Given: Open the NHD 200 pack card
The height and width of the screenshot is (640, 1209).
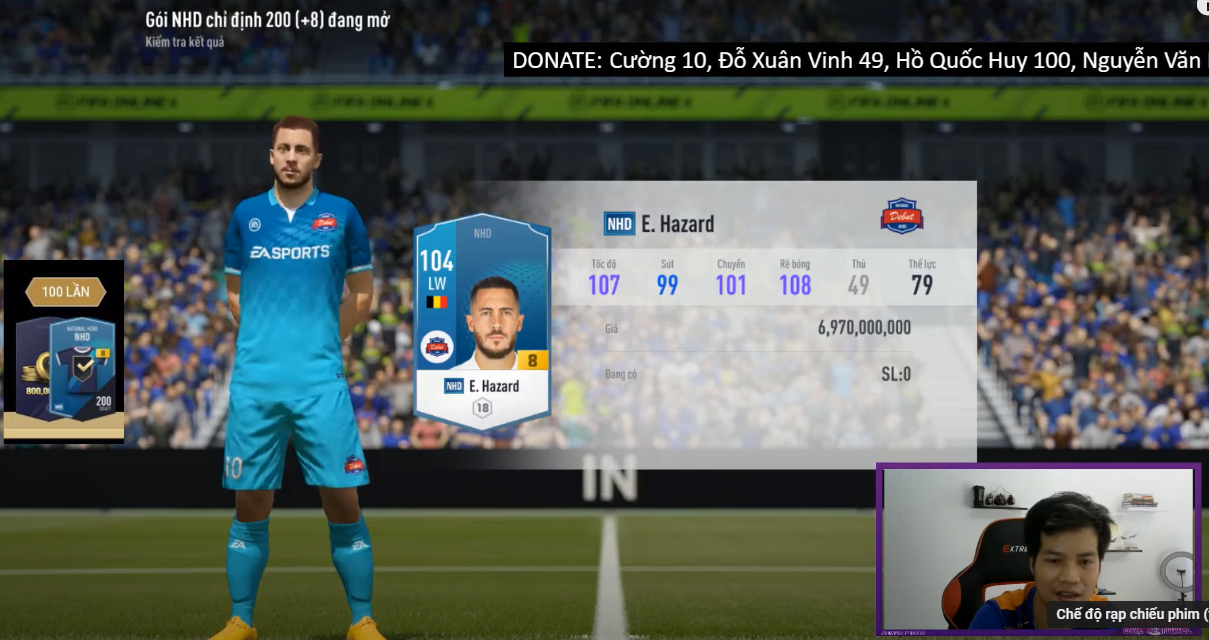Looking at the screenshot, I should (84, 372).
